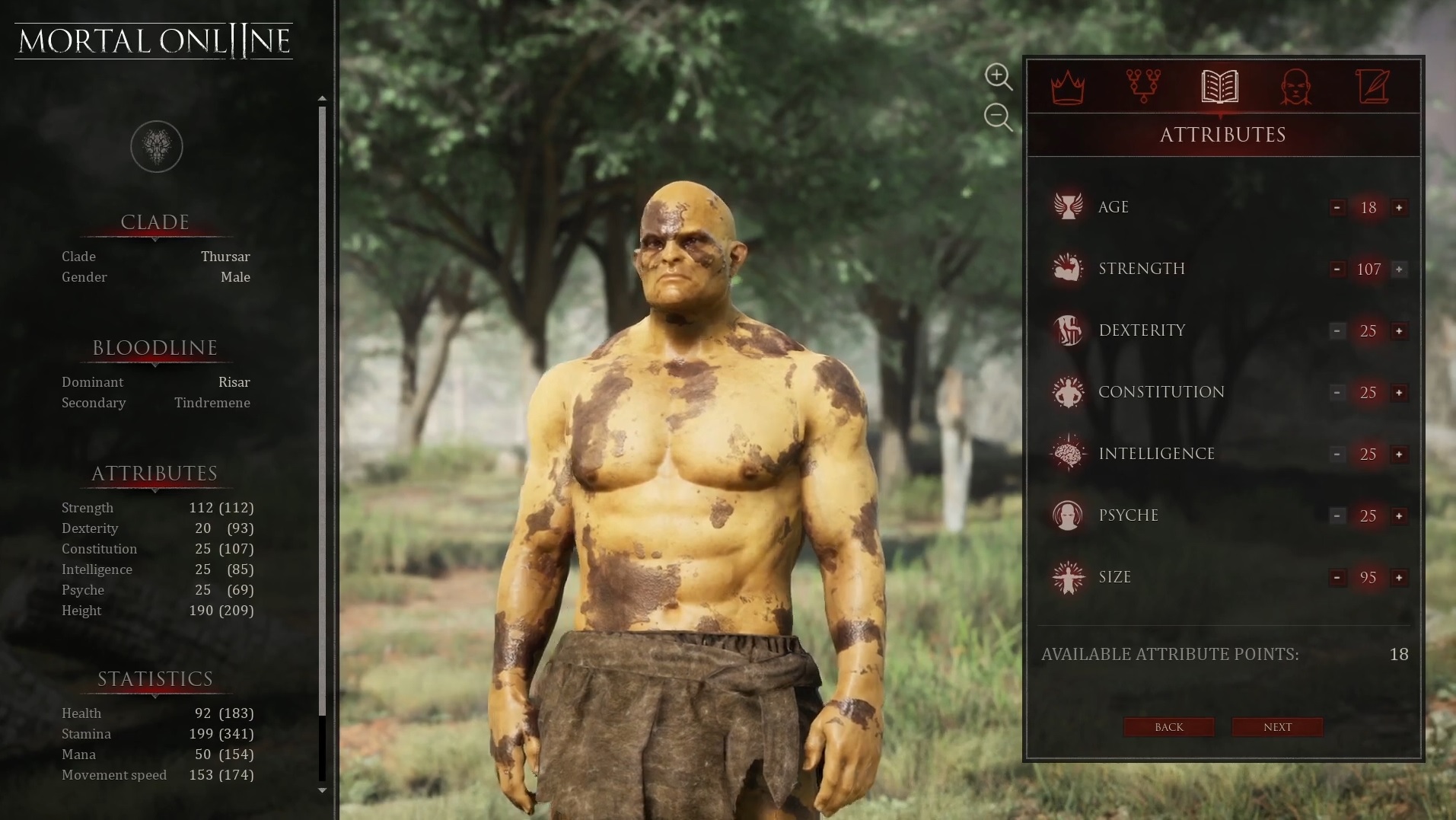Zoom in on the character preview
This screenshot has height=820, width=1456.
(x=998, y=76)
